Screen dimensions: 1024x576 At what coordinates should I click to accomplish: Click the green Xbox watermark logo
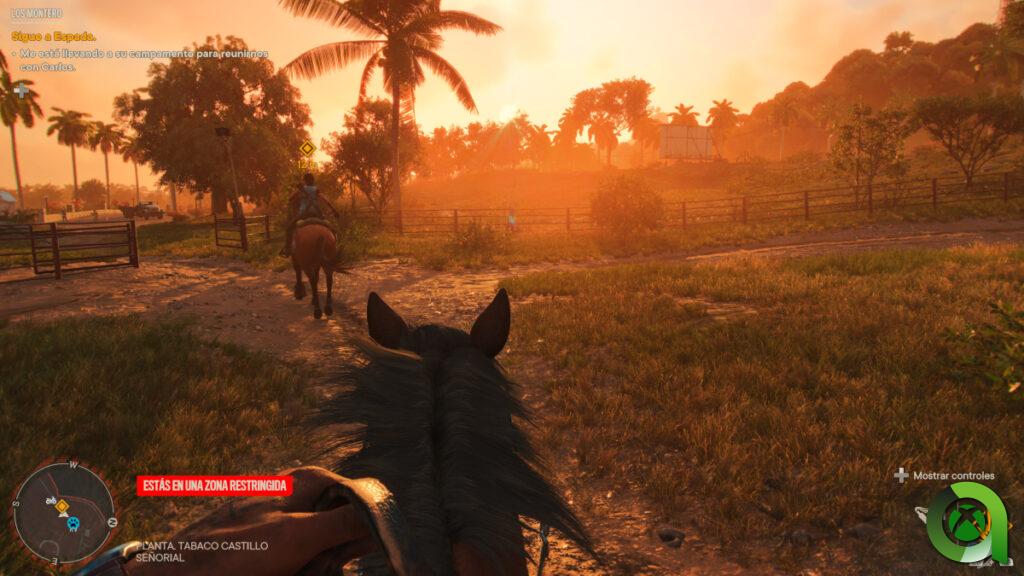[x=967, y=522]
